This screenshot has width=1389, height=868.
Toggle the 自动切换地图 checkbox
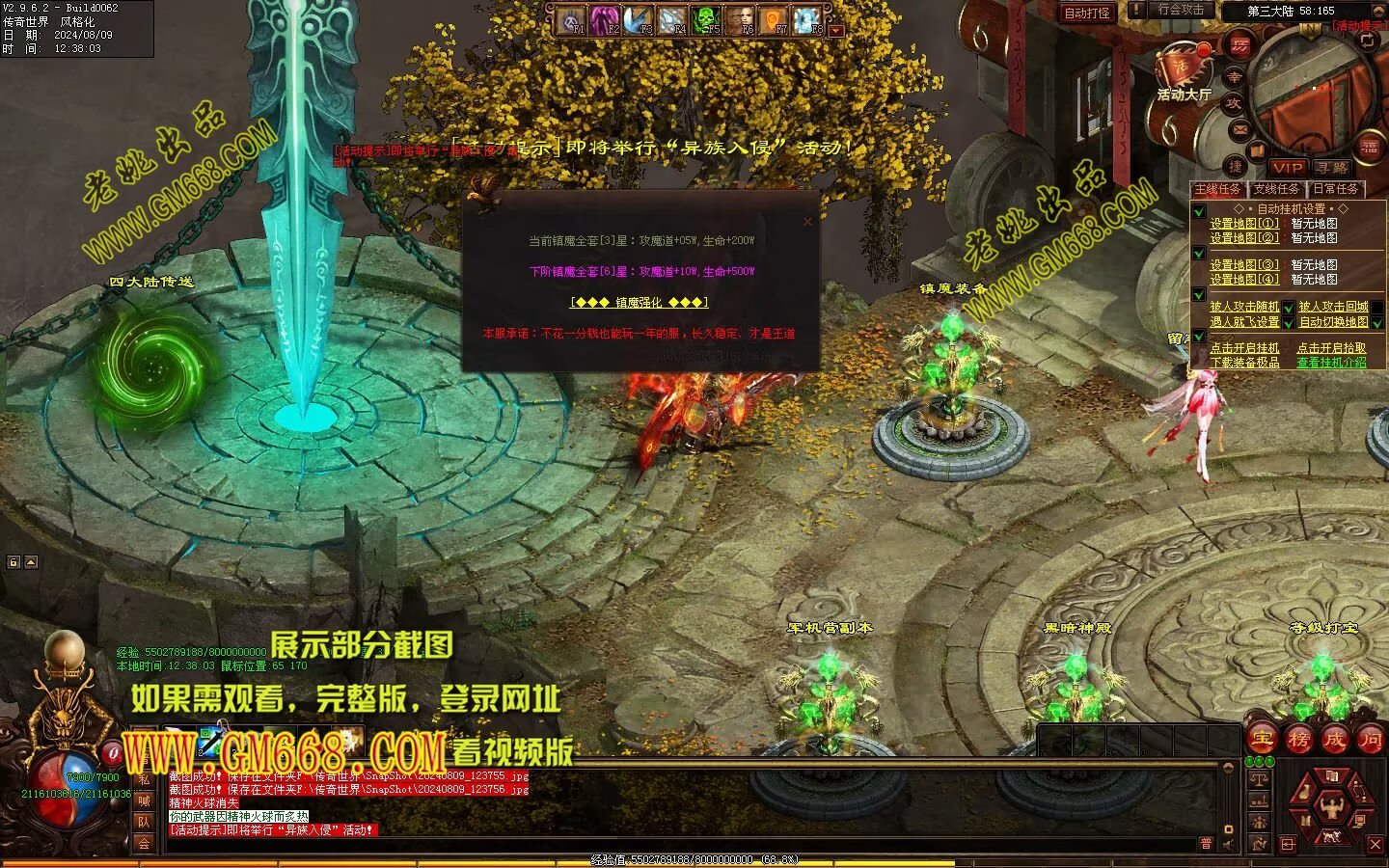pyautogui.click(x=1378, y=322)
